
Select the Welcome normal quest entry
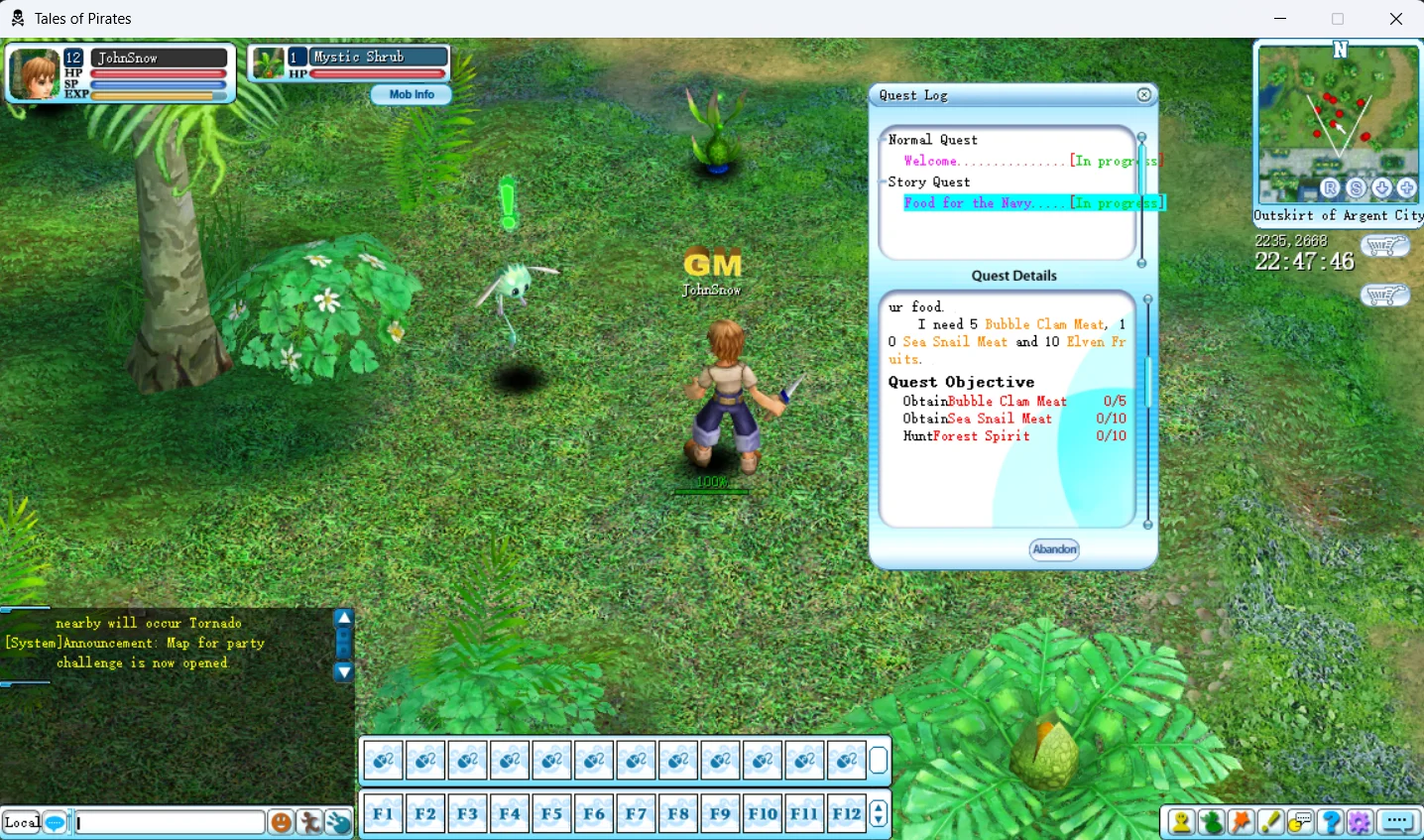pyautogui.click(x=931, y=161)
